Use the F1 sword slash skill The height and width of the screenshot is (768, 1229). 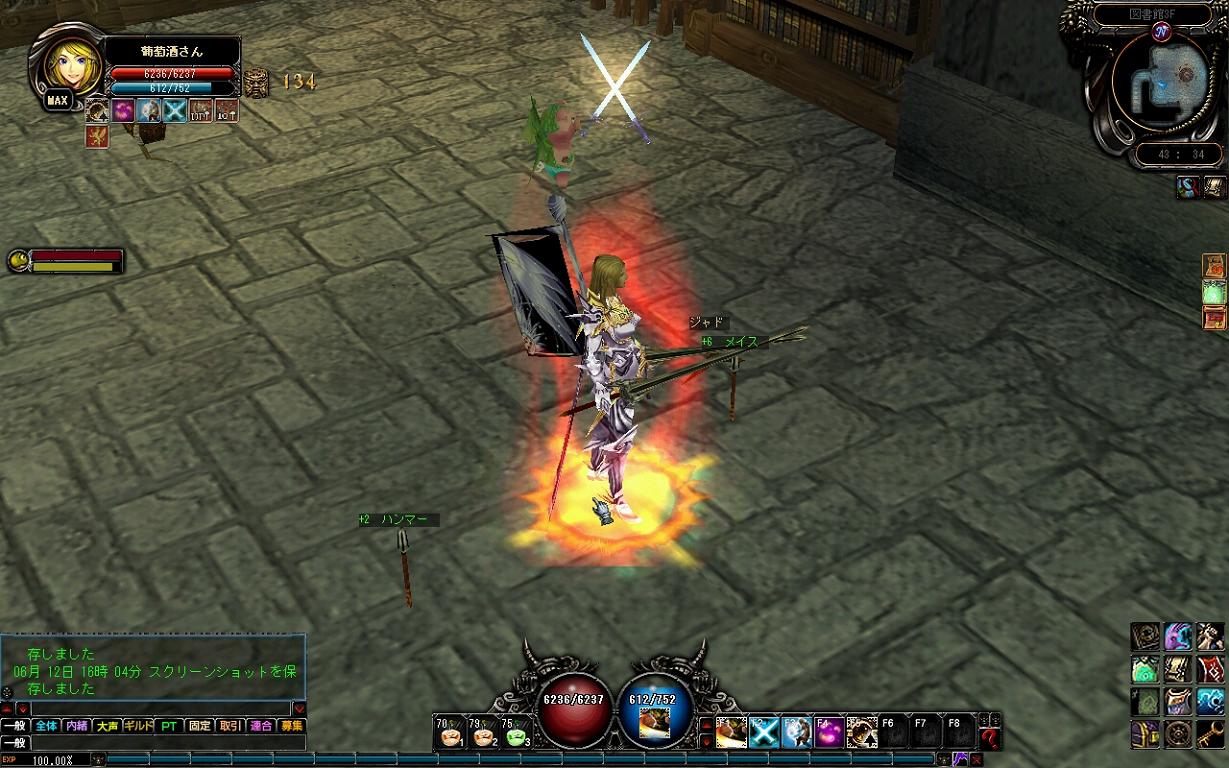coord(731,734)
